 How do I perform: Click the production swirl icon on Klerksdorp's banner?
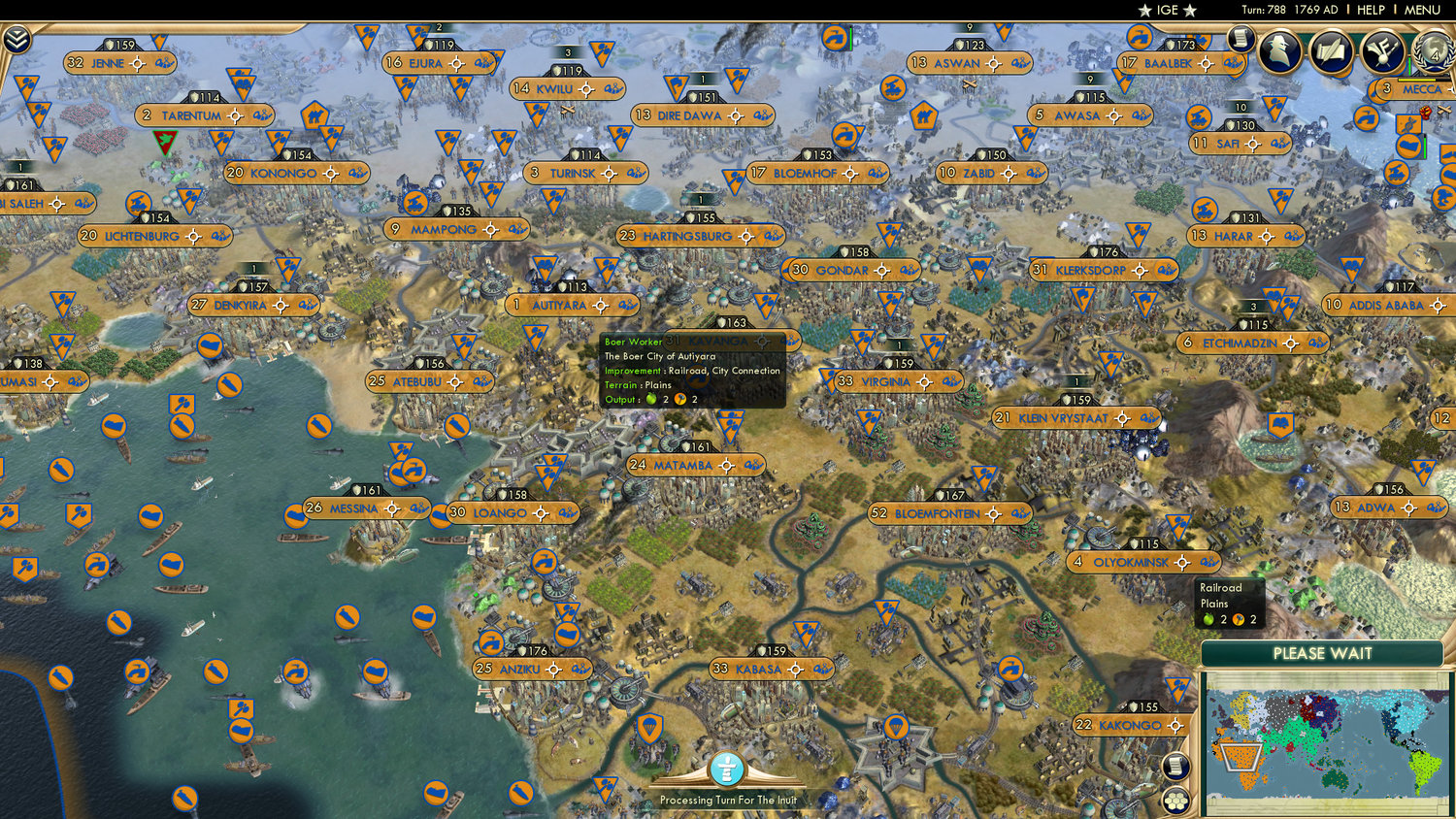click(1163, 270)
